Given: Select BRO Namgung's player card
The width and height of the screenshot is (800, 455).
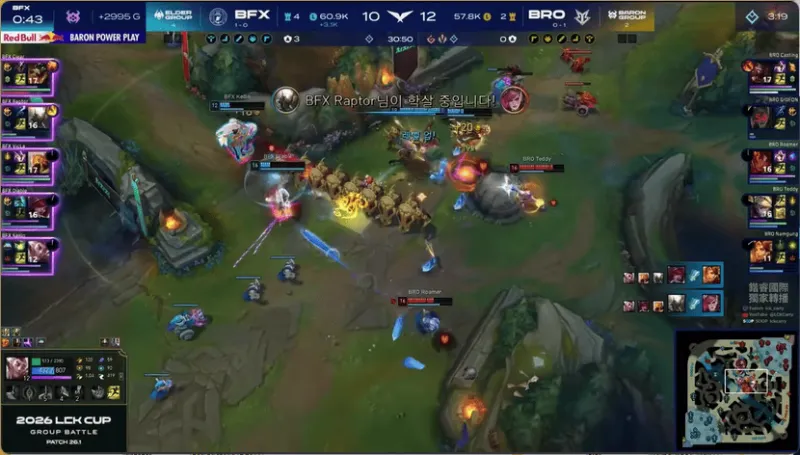Looking at the screenshot, I should point(770,249).
